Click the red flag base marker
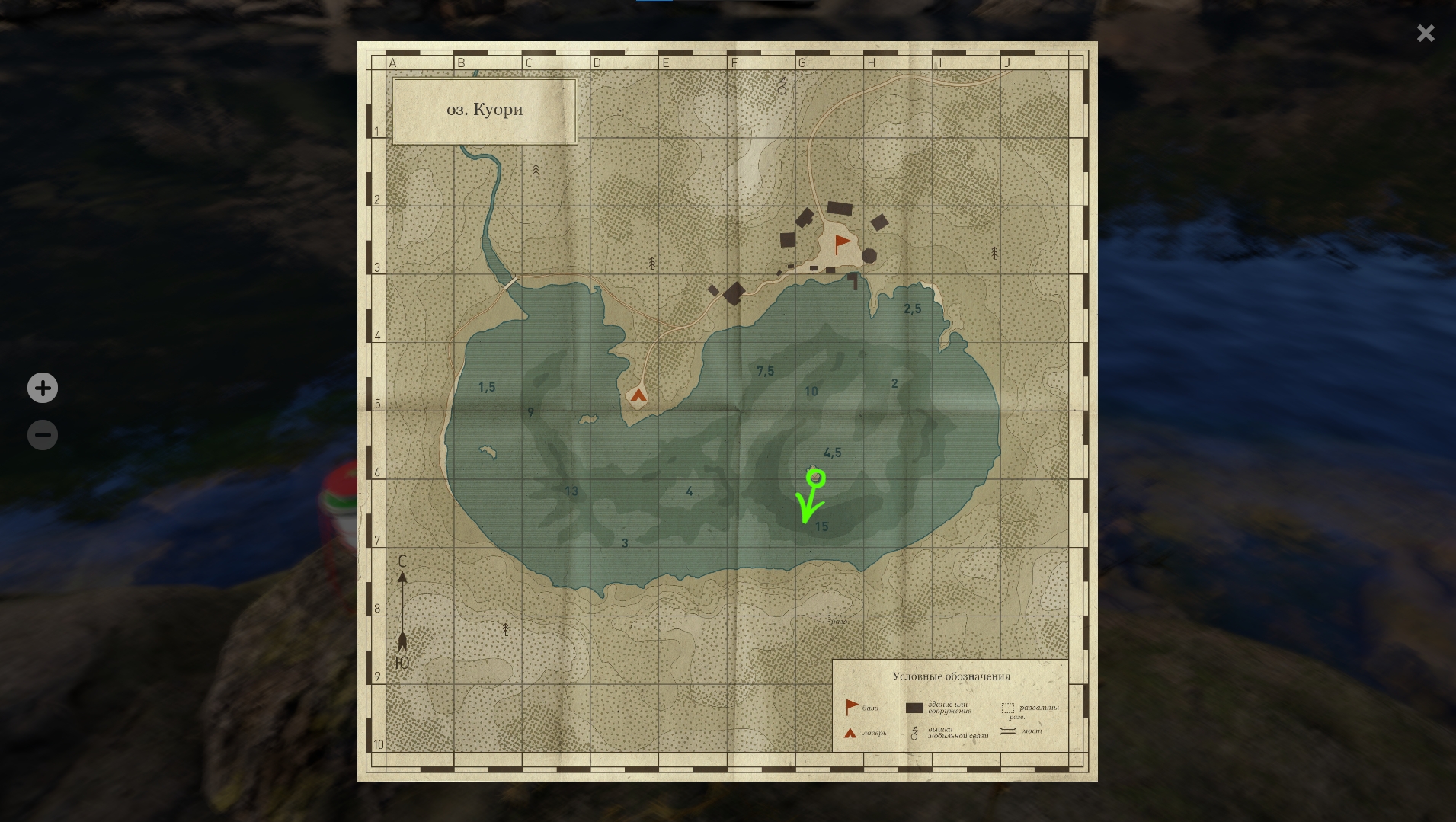This screenshot has width=1456, height=822. pyautogui.click(x=842, y=244)
